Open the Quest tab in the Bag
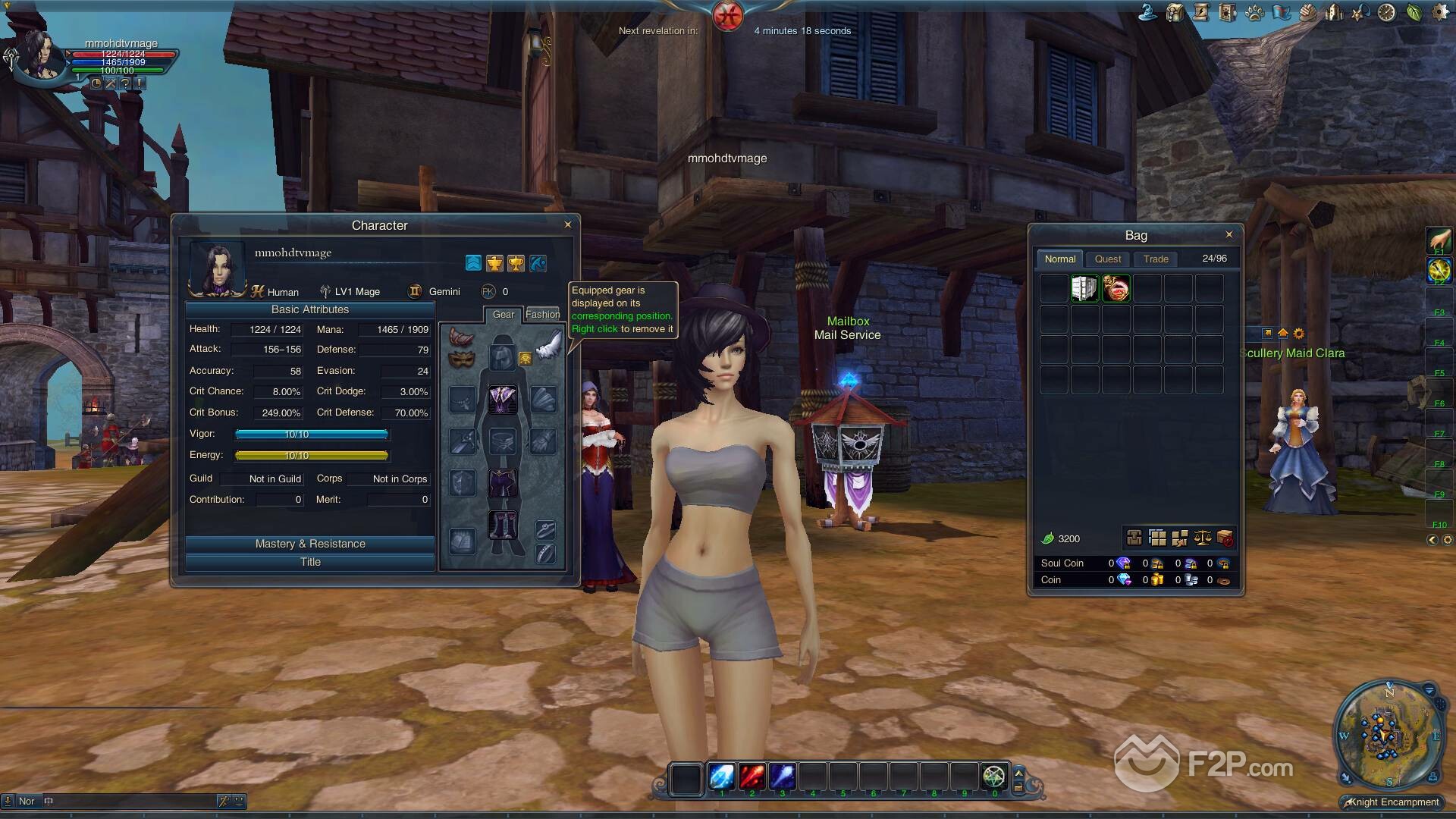 coord(1107,259)
